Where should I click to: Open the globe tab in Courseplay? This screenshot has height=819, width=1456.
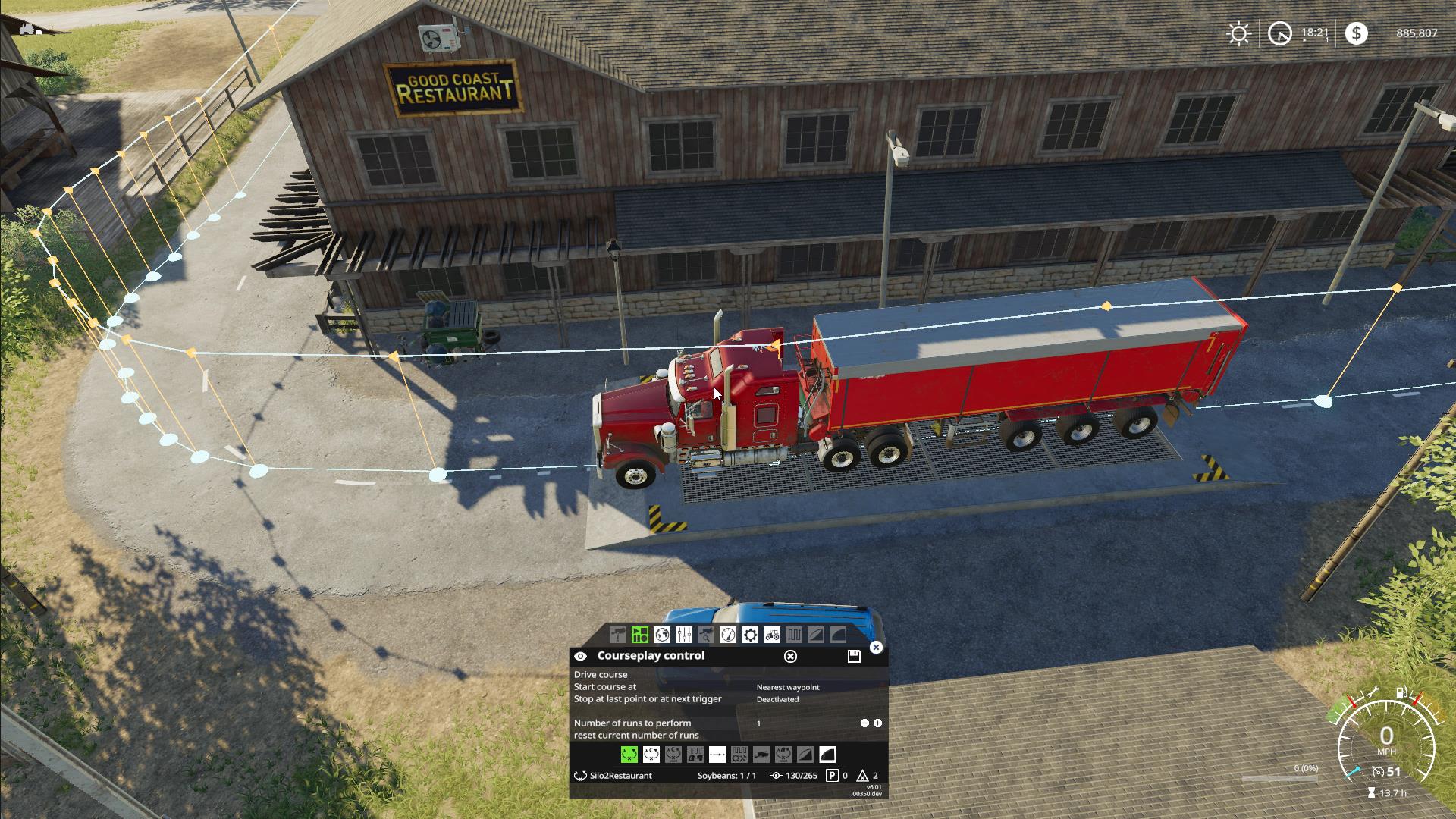662,635
